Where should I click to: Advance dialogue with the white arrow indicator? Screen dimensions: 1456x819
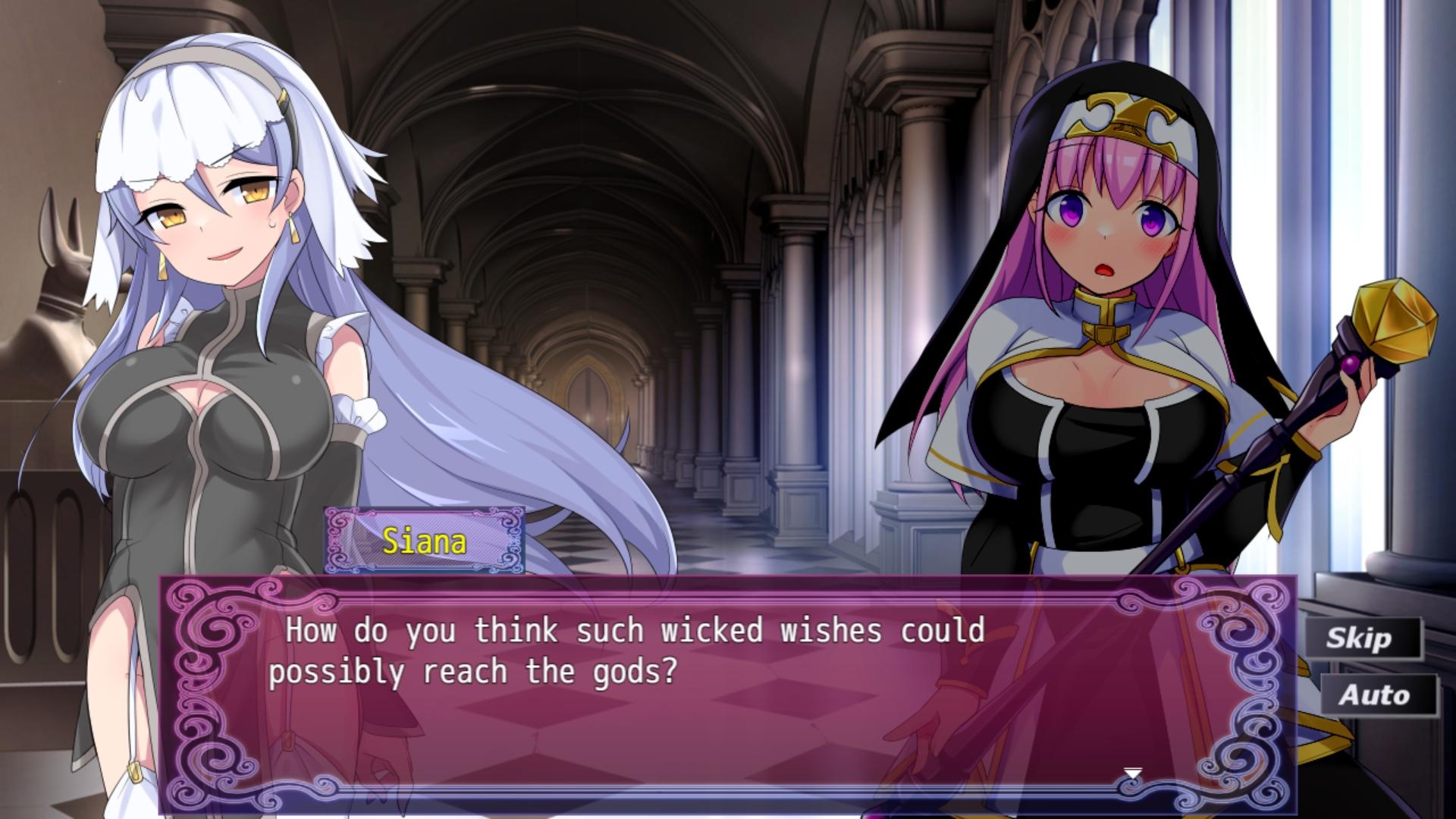(x=1132, y=773)
